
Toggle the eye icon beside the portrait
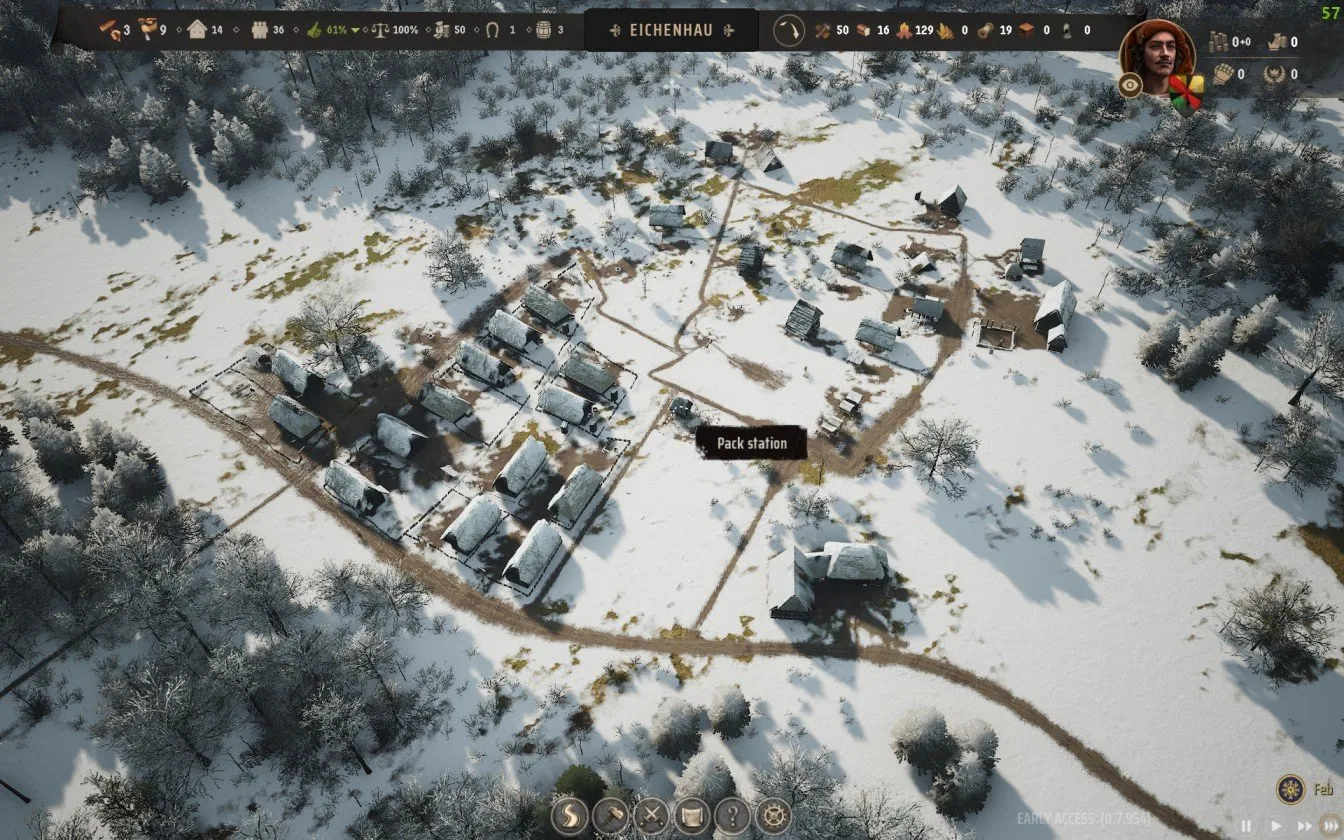1131,86
